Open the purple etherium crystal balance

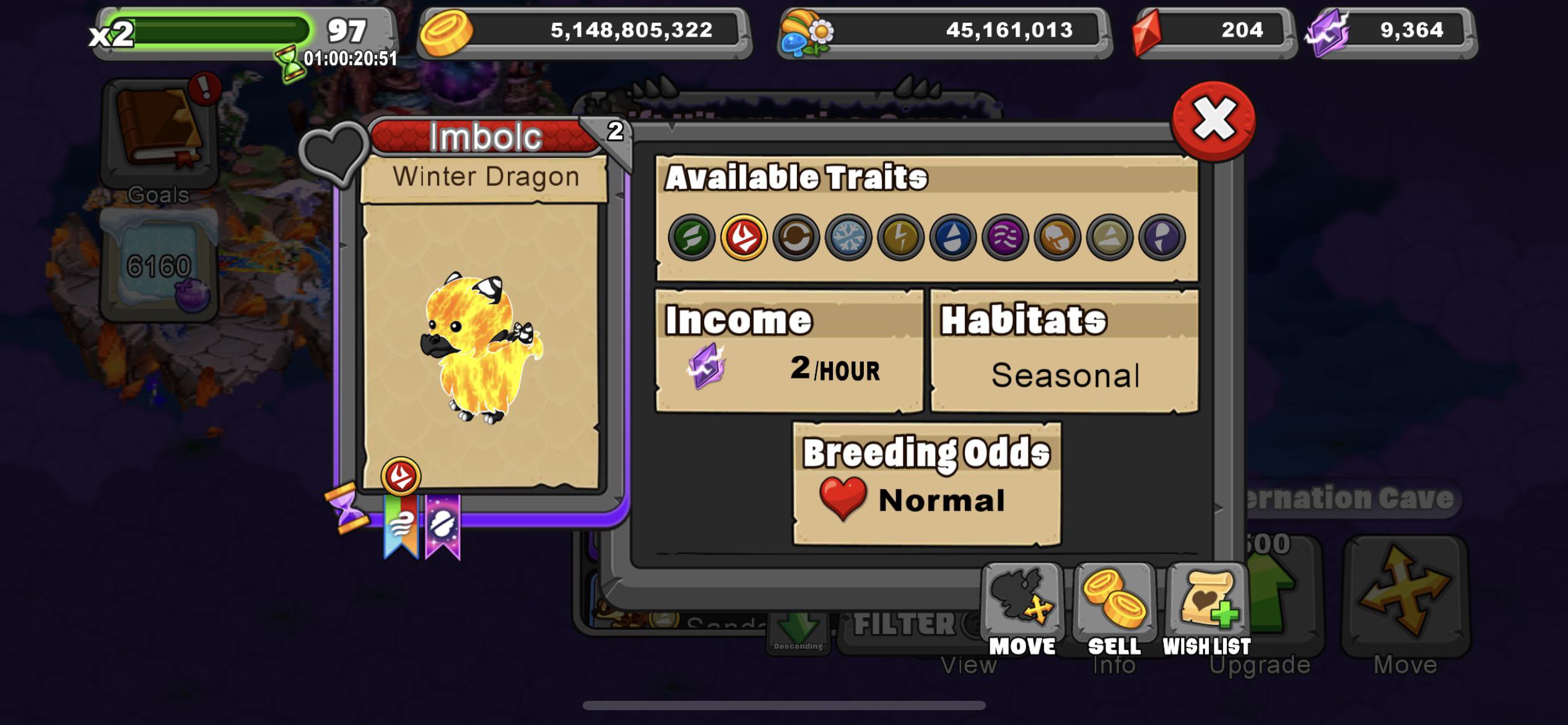1391,31
